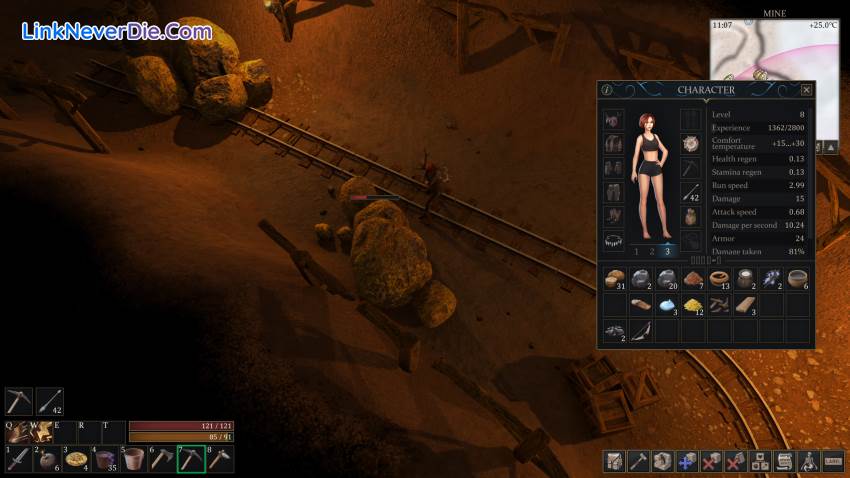The height and width of the screenshot is (478, 850).
Task: Select the wooden plank stack in inventory
Action: click(745, 304)
